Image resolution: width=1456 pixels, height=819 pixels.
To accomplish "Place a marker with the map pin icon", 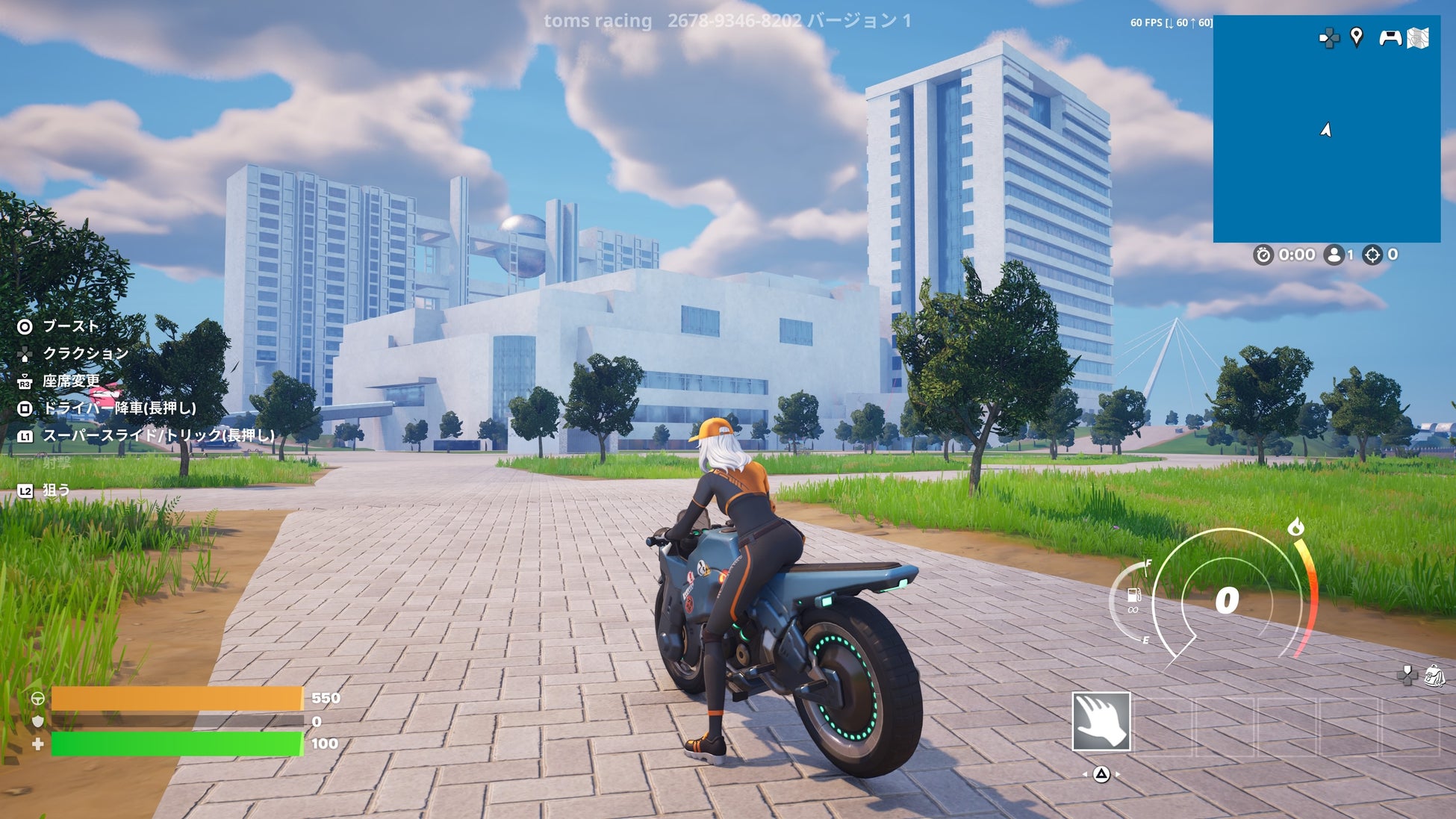I will 1357,37.
